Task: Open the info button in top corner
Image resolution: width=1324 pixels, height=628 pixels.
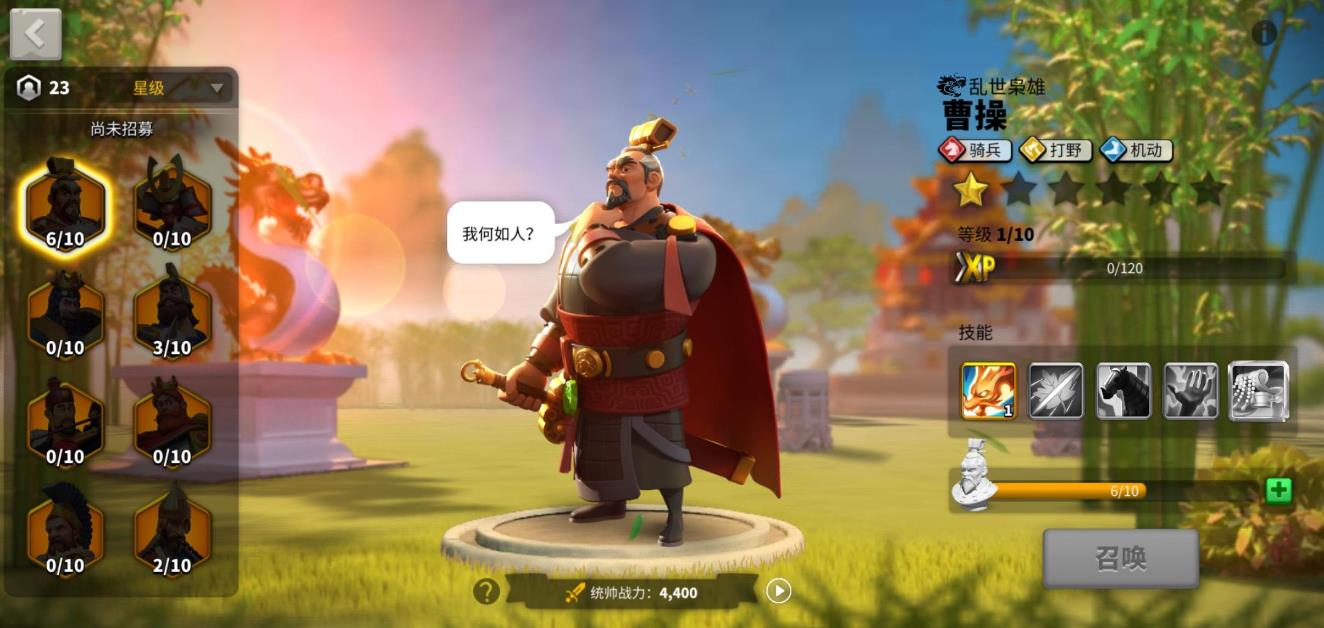Action: click(1264, 33)
